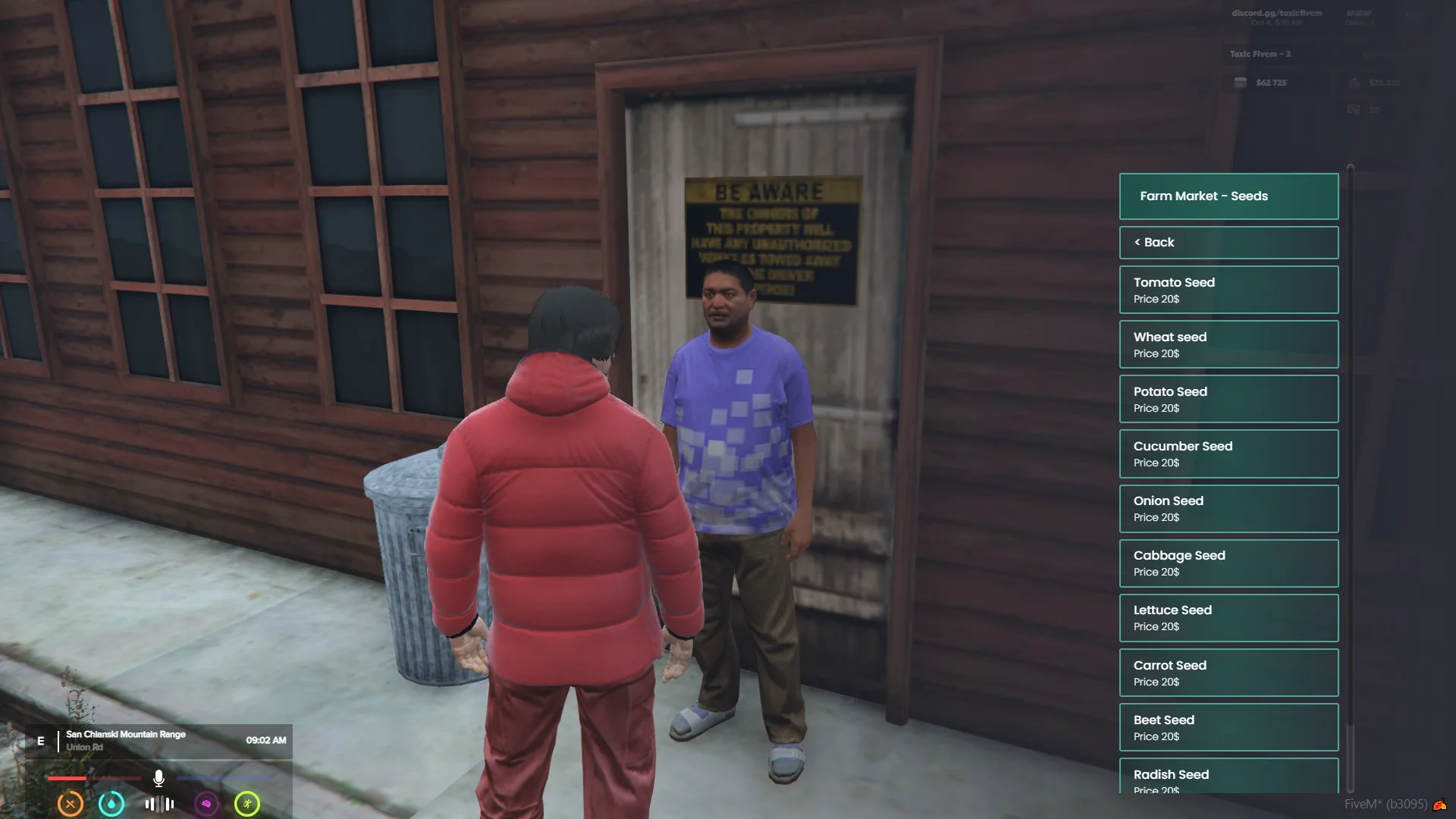This screenshot has width=1456, height=819.
Task: Select the Wheat seed entry
Action: coord(1228,344)
